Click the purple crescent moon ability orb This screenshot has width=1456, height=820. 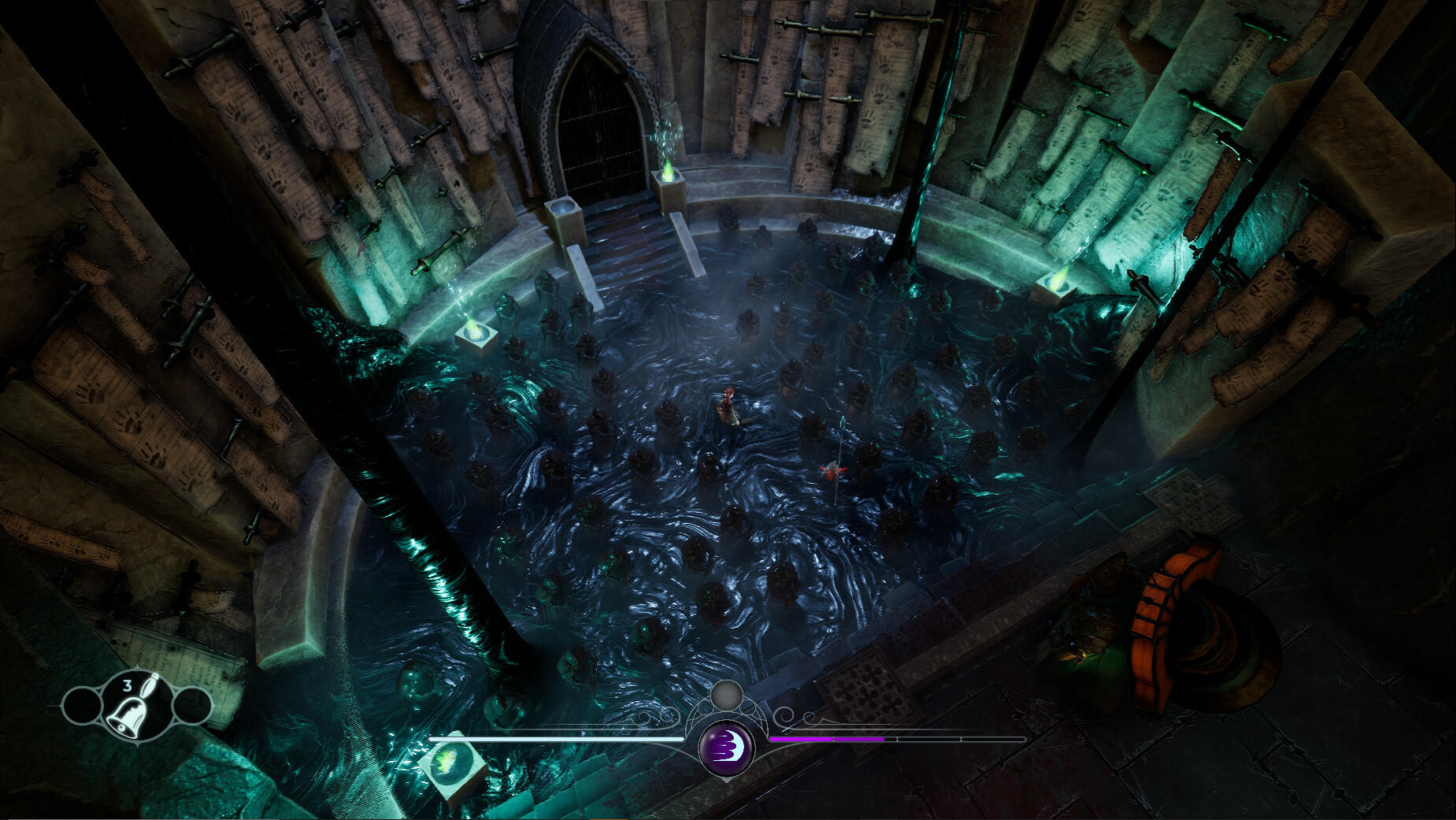(726, 747)
